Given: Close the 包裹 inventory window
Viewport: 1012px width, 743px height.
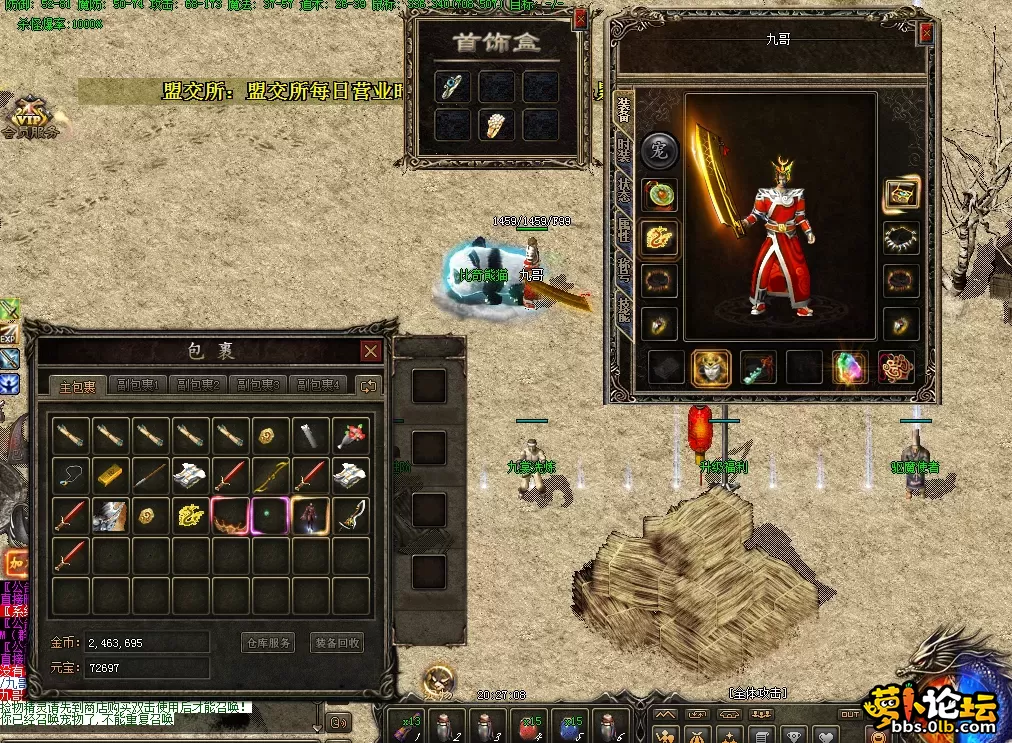Looking at the screenshot, I should click(371, 351).
